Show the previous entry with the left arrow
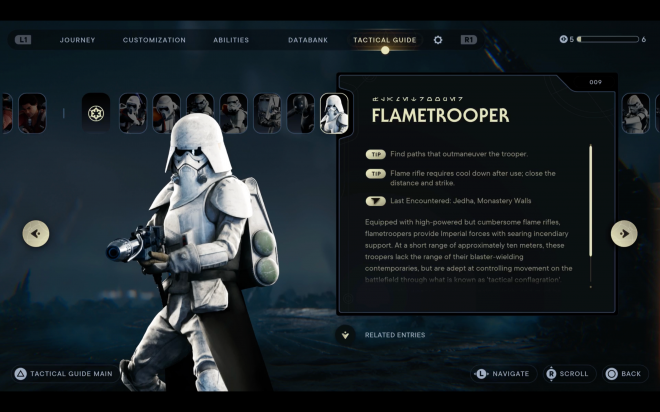This screenshot has width=660, height=412. [x=36, y=234]
